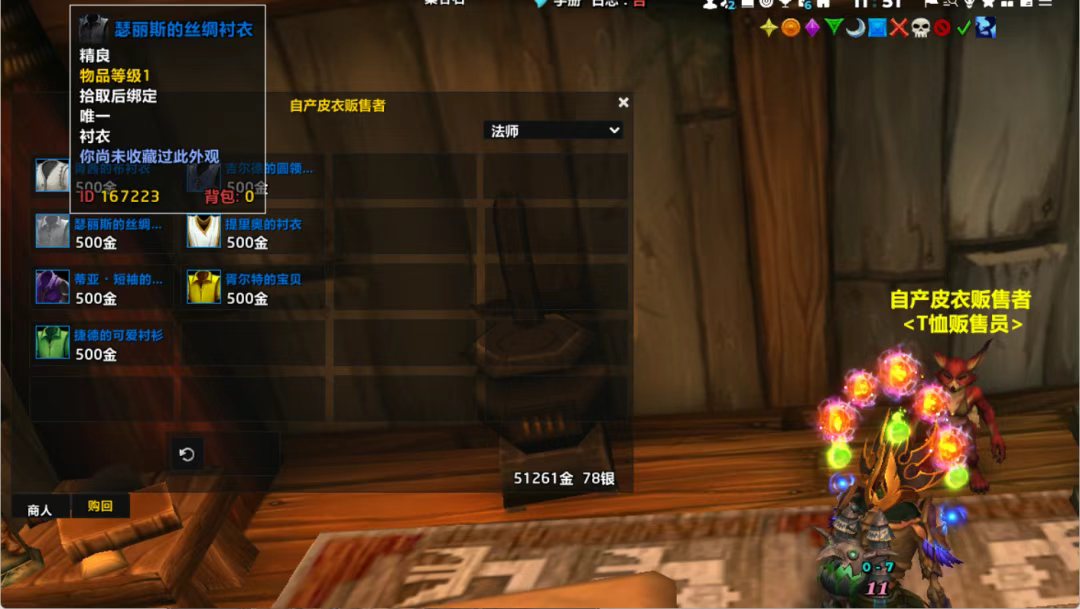Viewport: 1080px width, 609px height.
Task: Set the red cross raid marker
Action: [899, 28]
